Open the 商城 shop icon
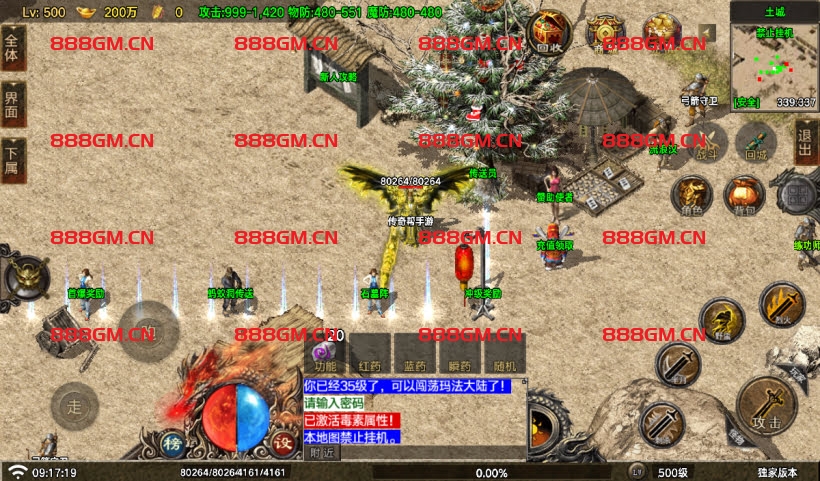Image resolution: width=820 pixels, height=481 pixels. click(605, 31)
